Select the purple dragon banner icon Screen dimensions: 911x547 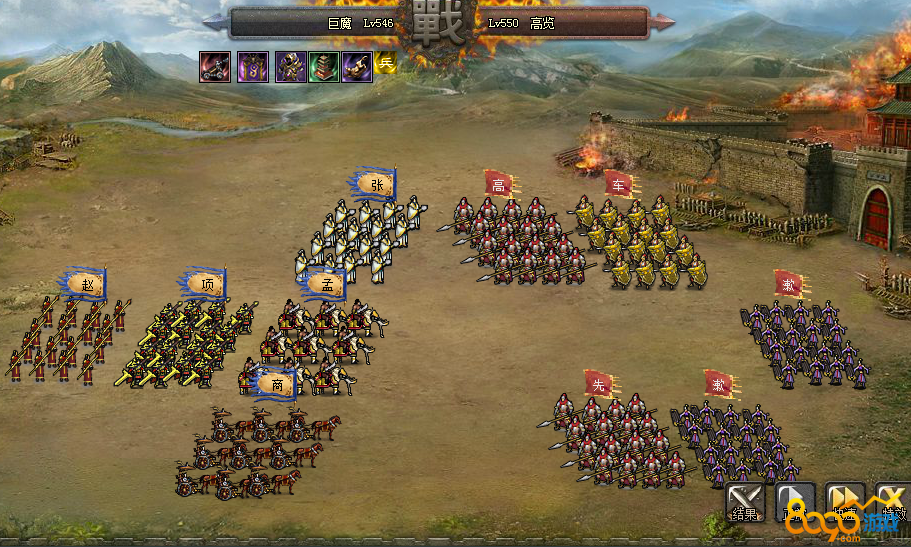[252, 67]
